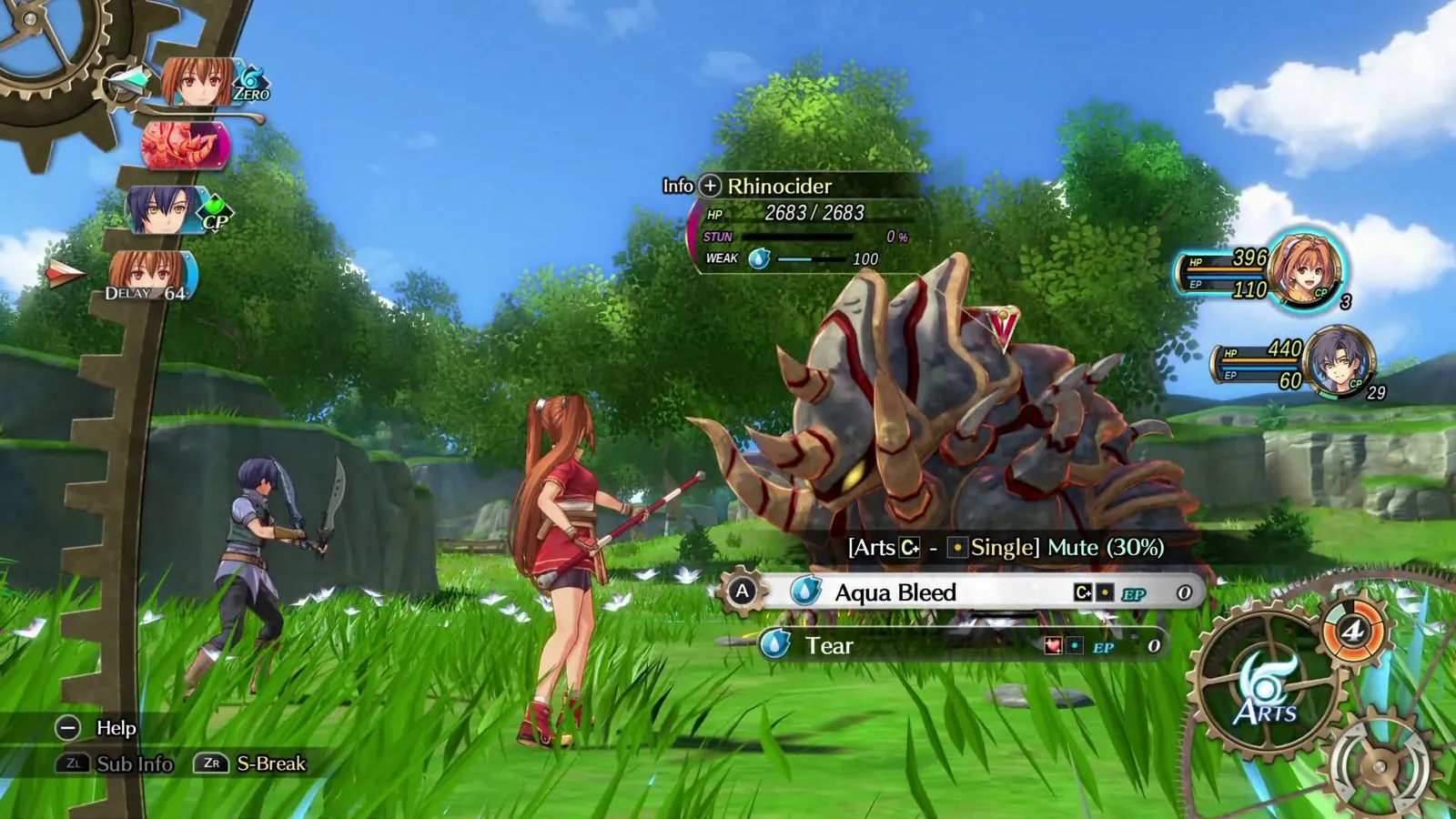
Task: Open Help with the minus button prompt
Action: 68,729
